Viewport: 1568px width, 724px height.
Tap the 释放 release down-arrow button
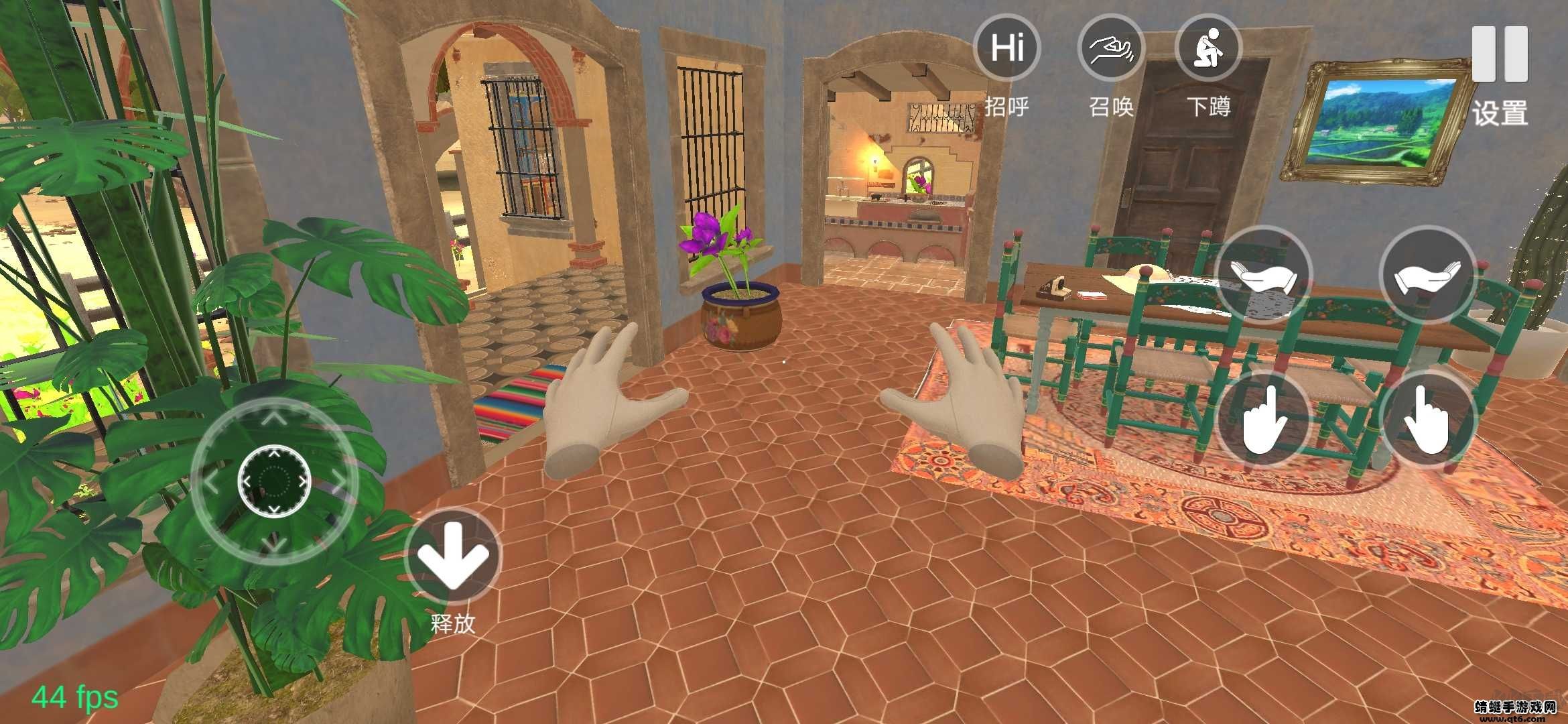tap(454, 557)
